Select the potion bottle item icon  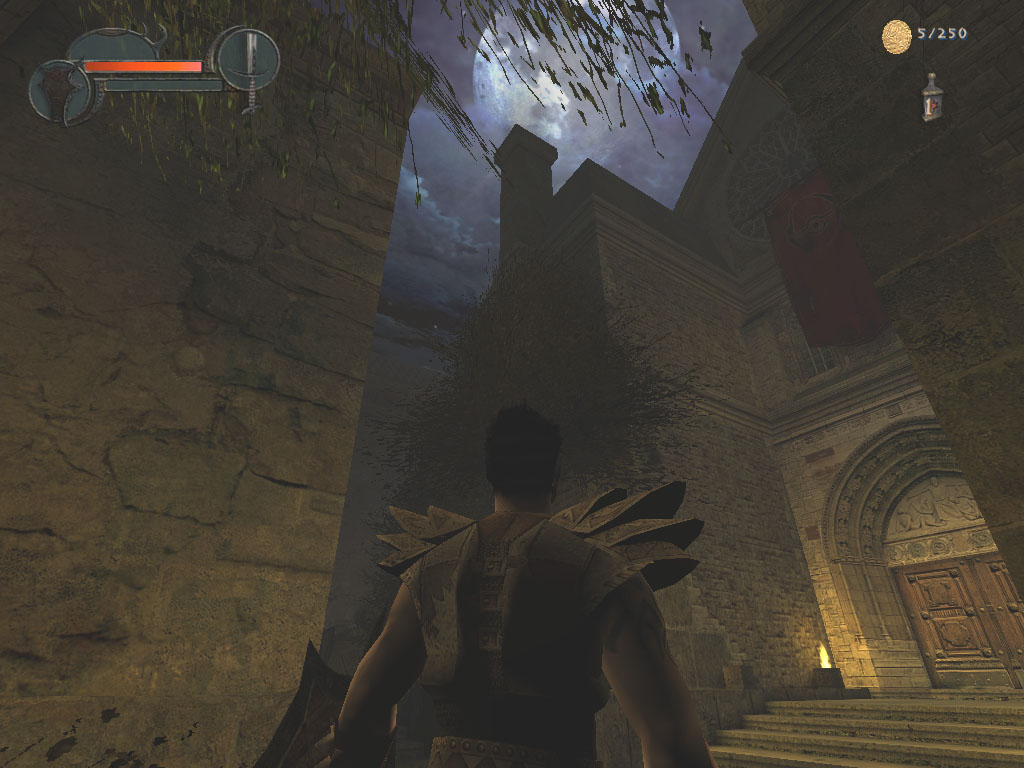tap(932, 98)
